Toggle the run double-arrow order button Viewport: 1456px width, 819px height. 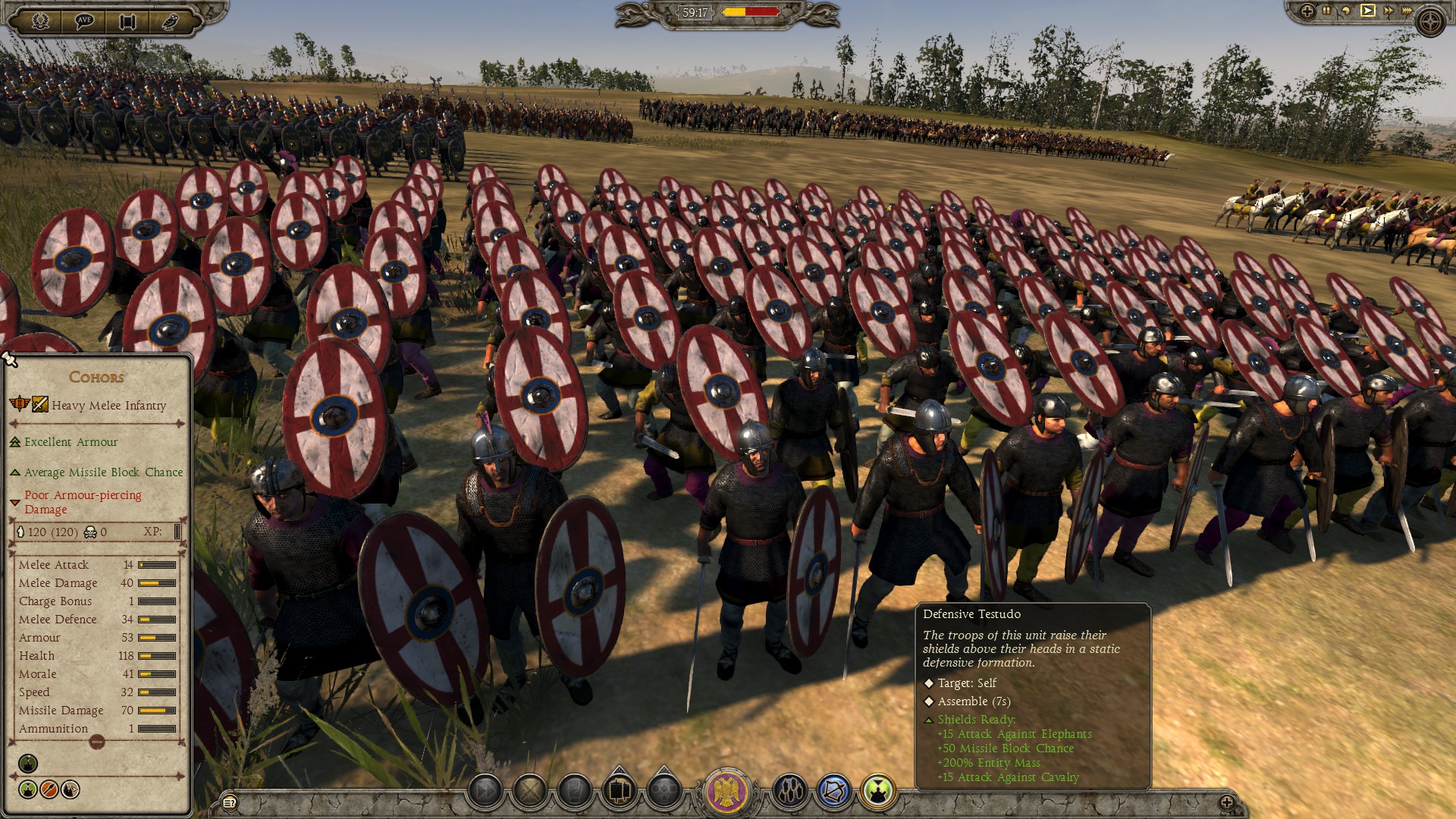click(485, 792)
